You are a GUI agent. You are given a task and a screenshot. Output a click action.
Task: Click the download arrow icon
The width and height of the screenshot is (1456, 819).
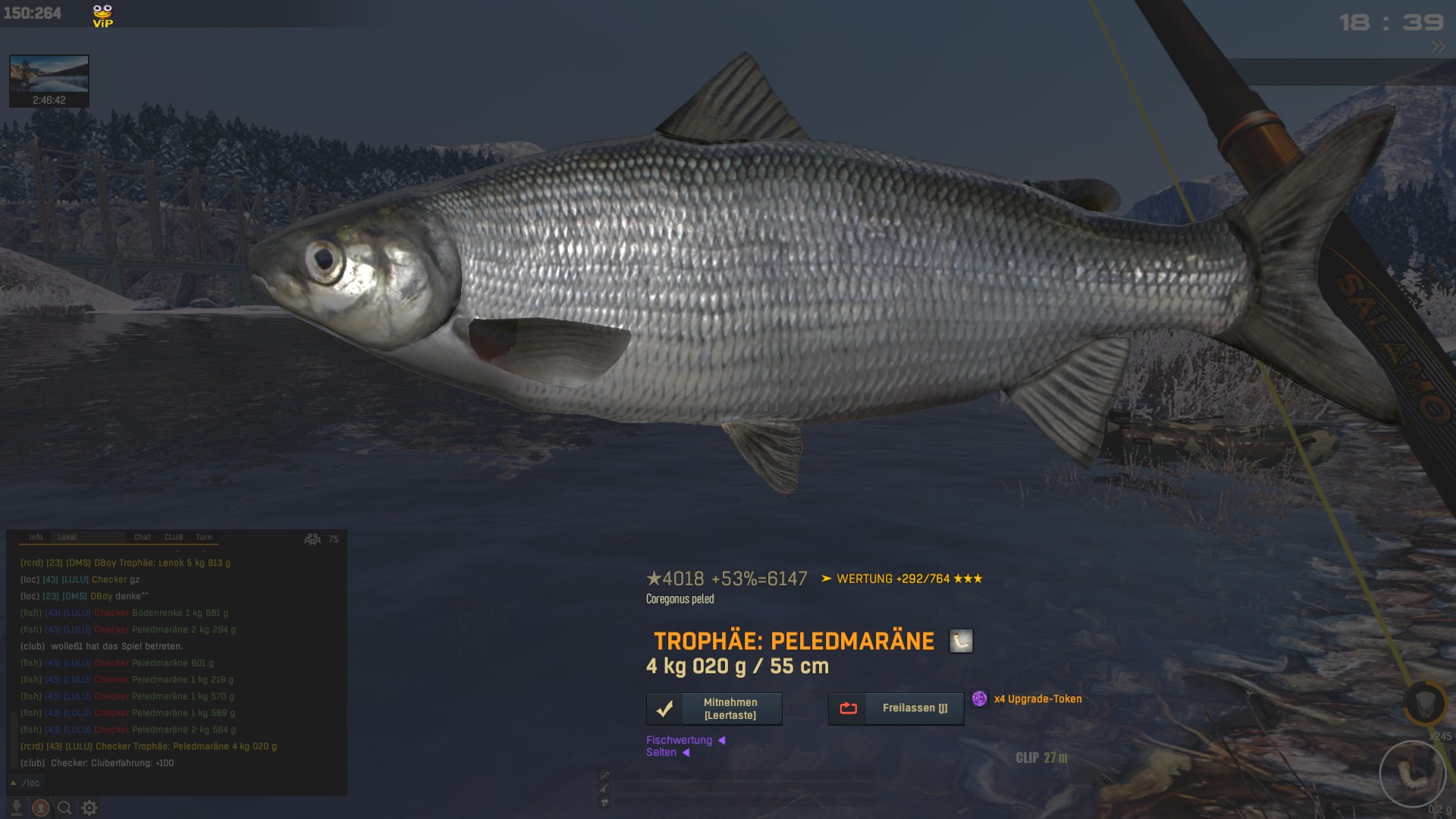coord(16,808)
